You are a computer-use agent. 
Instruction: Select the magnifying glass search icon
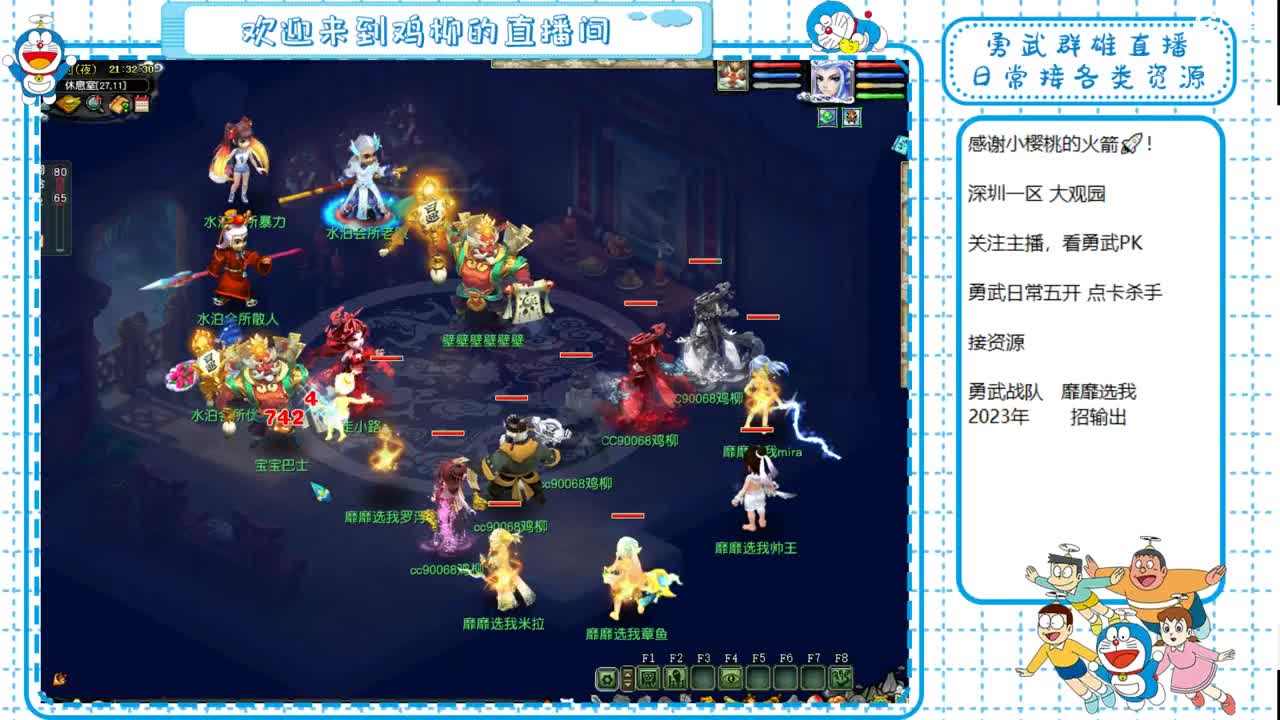(93, 104)
